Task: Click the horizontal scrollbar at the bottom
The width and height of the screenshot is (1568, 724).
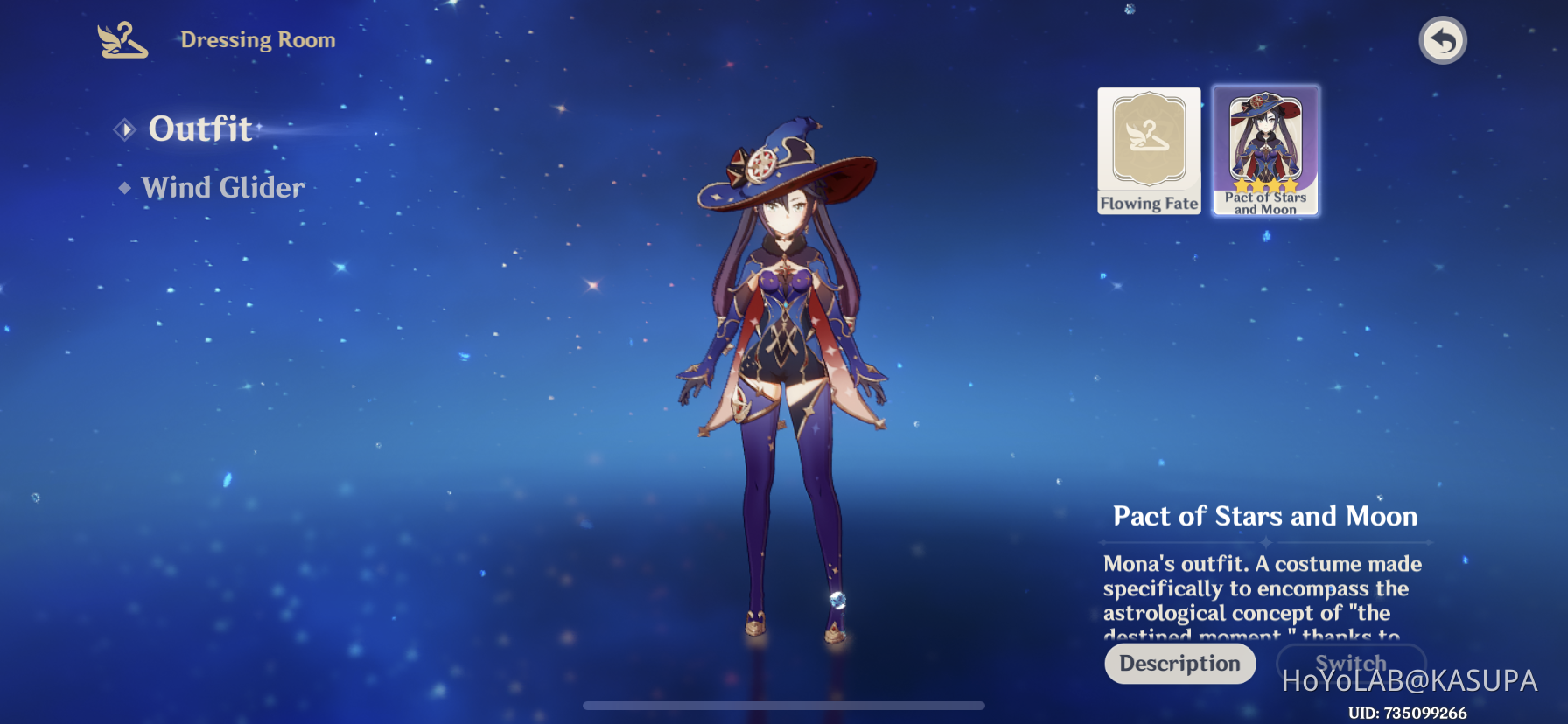Action: [x=784, y=705]
